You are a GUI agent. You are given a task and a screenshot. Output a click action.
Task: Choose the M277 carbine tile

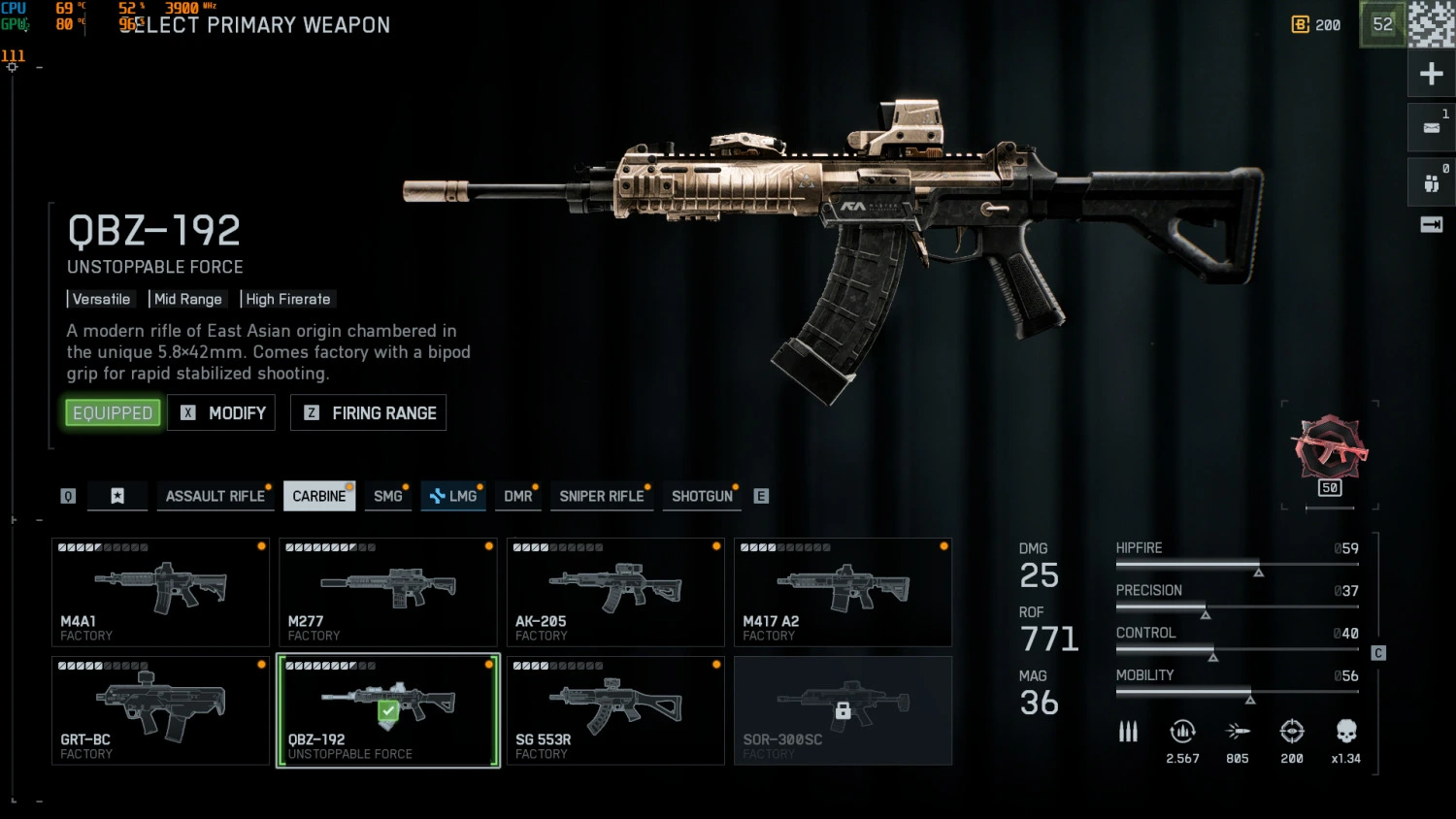click(387, 592)
